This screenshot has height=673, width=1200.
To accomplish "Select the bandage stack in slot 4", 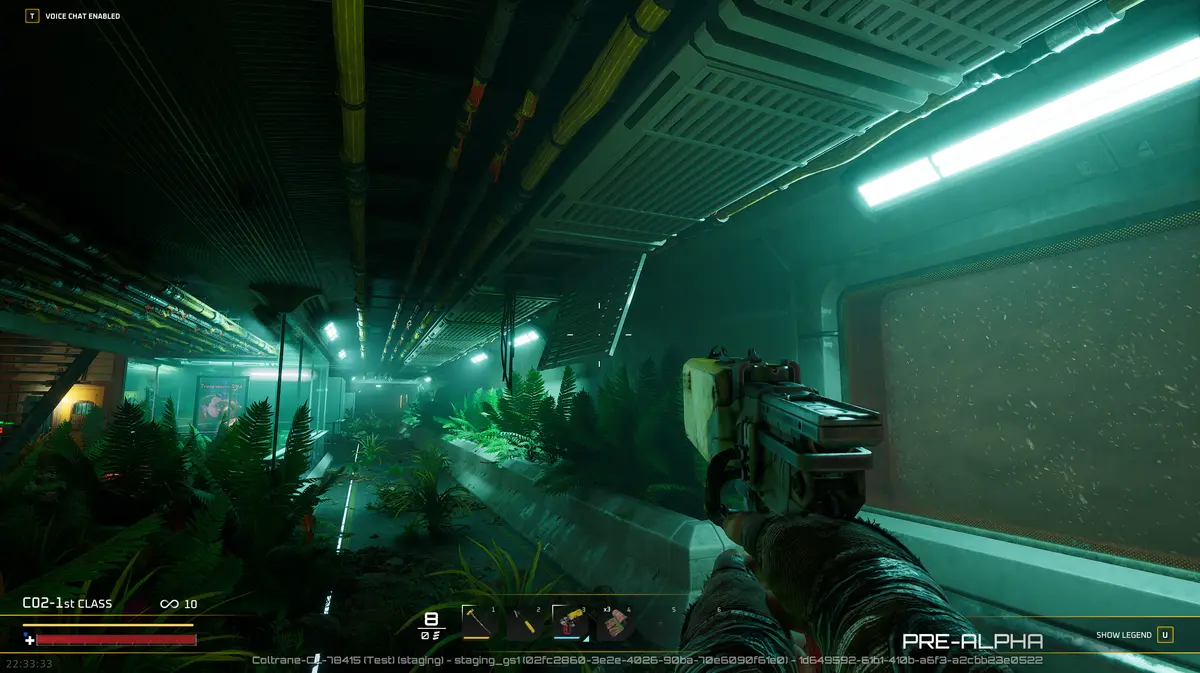I will point(615,622).
